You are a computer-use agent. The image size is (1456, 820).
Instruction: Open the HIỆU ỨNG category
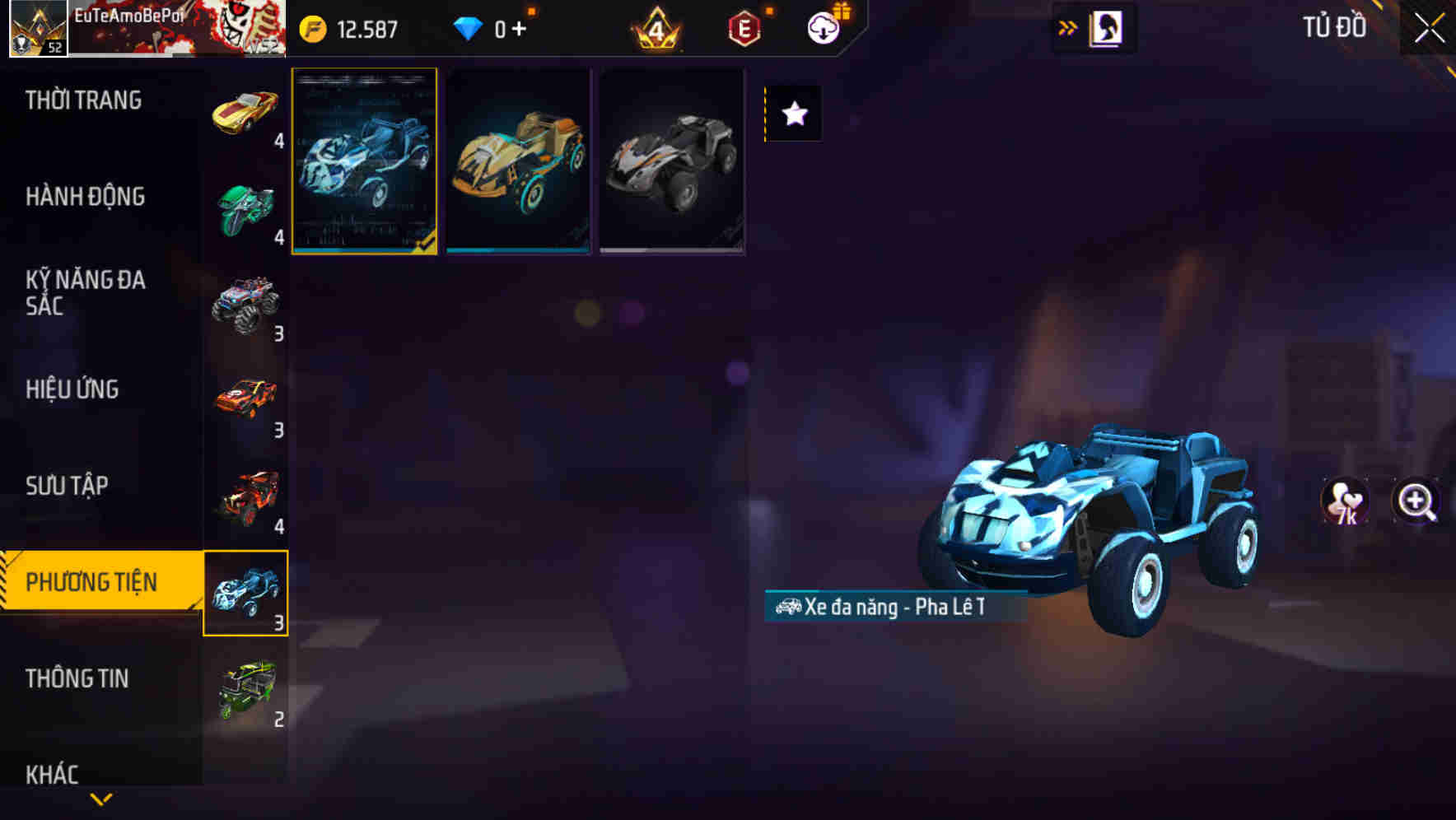coord(74,389)
